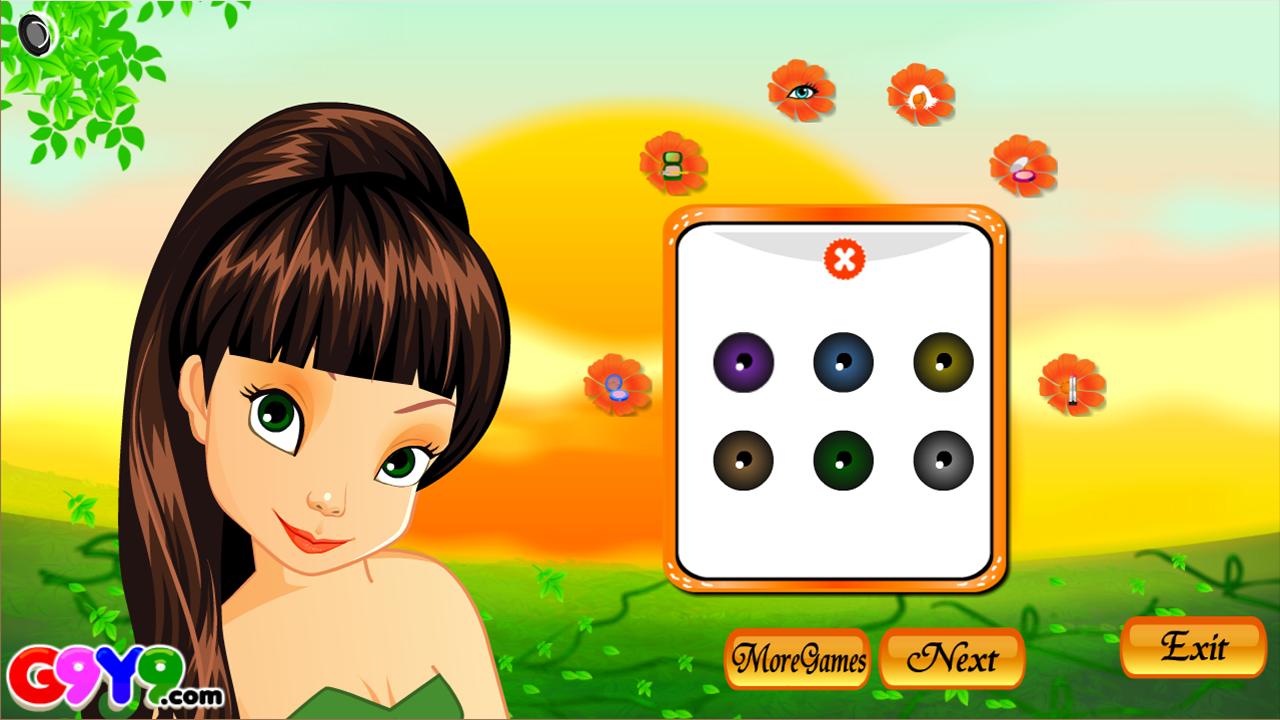1280x720 pixels.
Task: Select the gray eye color
Action: [x=941, y=460]
